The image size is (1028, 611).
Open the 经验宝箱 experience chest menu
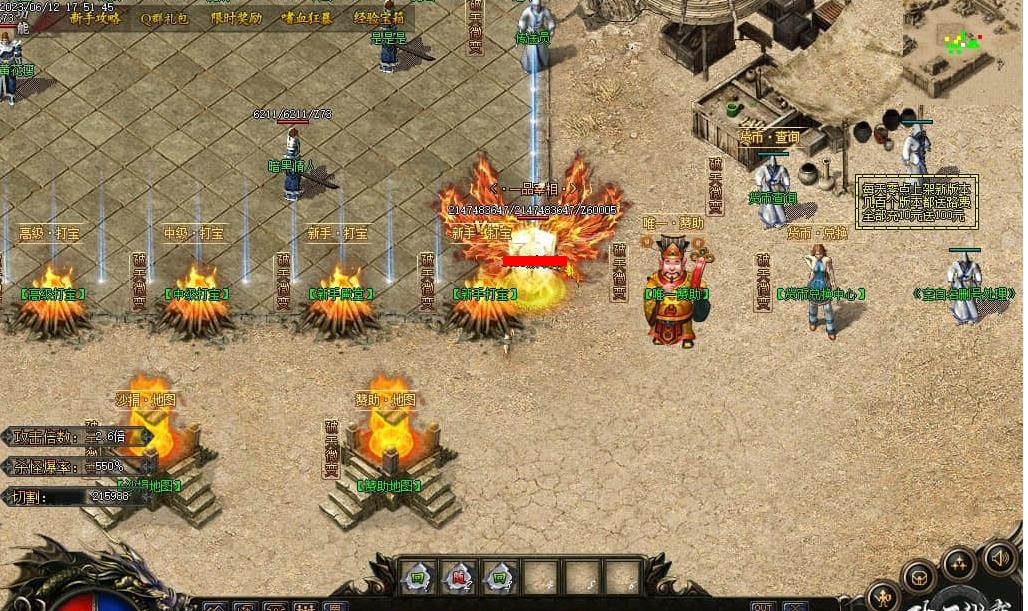(379, 18)
